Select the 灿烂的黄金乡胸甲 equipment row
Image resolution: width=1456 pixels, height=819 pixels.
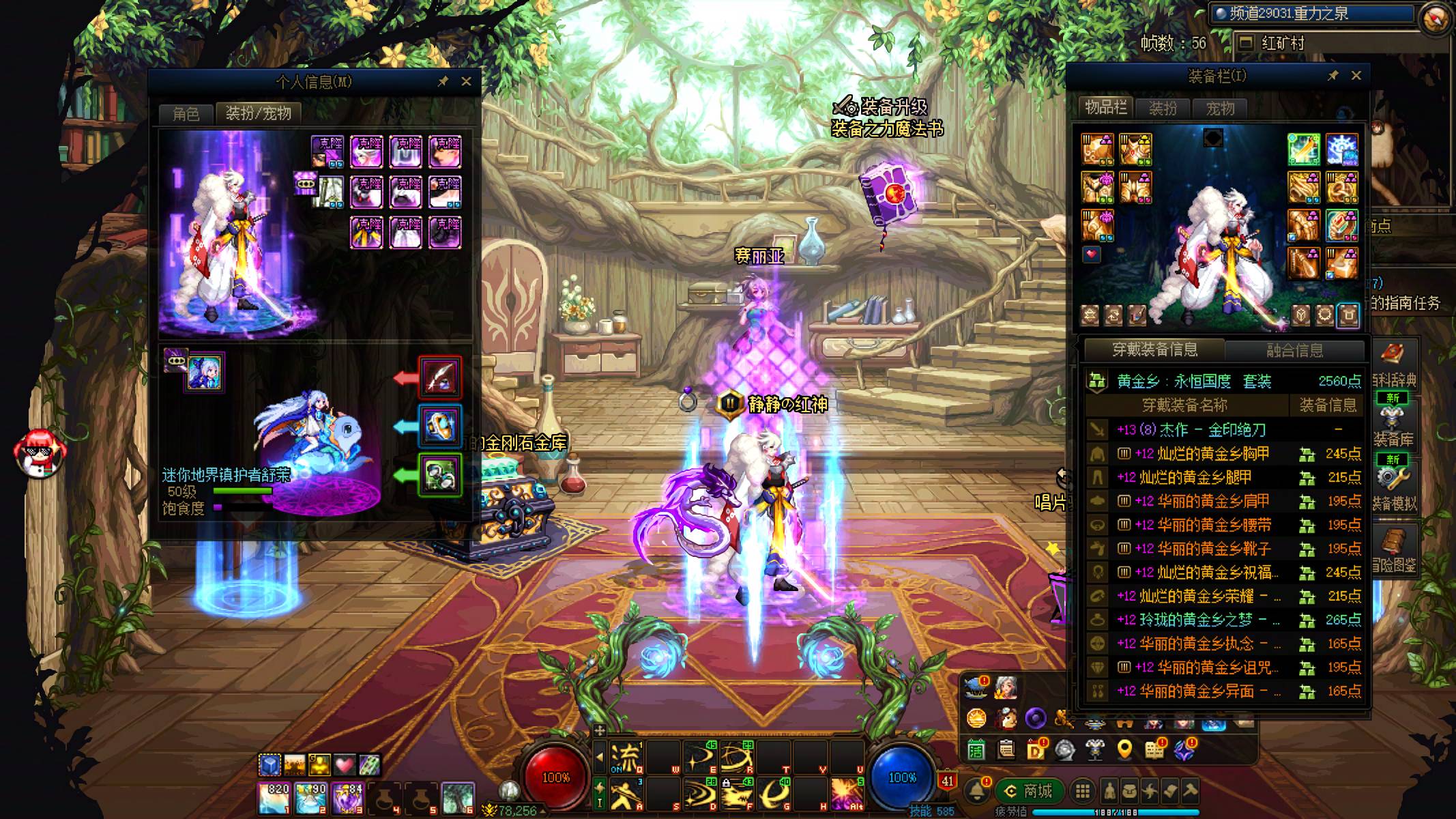coord(1202,454)
